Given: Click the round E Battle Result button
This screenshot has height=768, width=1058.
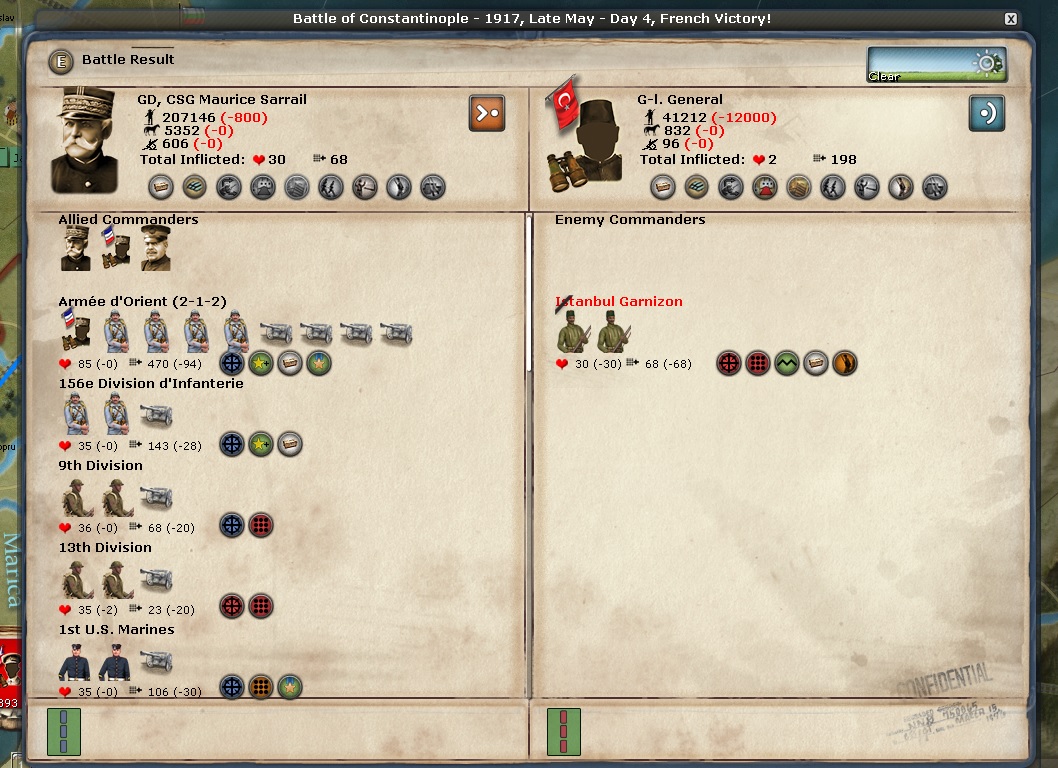Looking at the screenshot, I should point(61,61).
